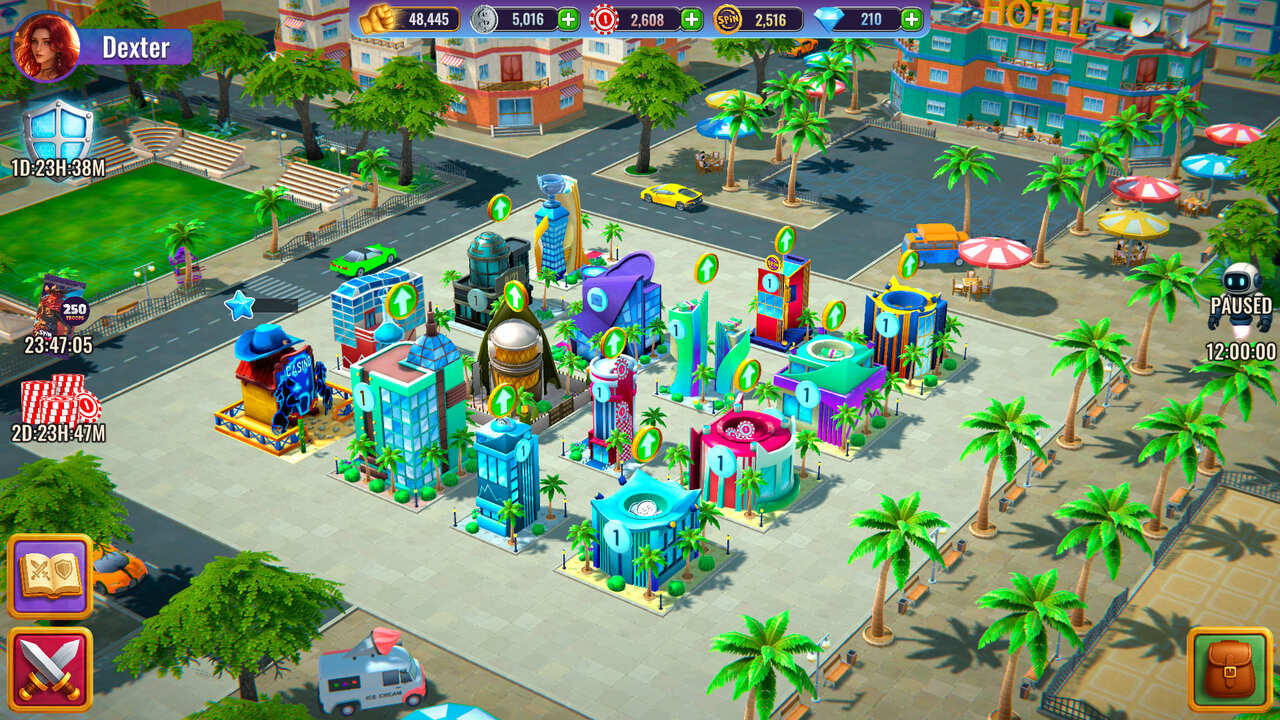Viewport: 1280px width, 720px height.
Task: Start a battle with the crossed swords button
Action: [x=50, y=669]
